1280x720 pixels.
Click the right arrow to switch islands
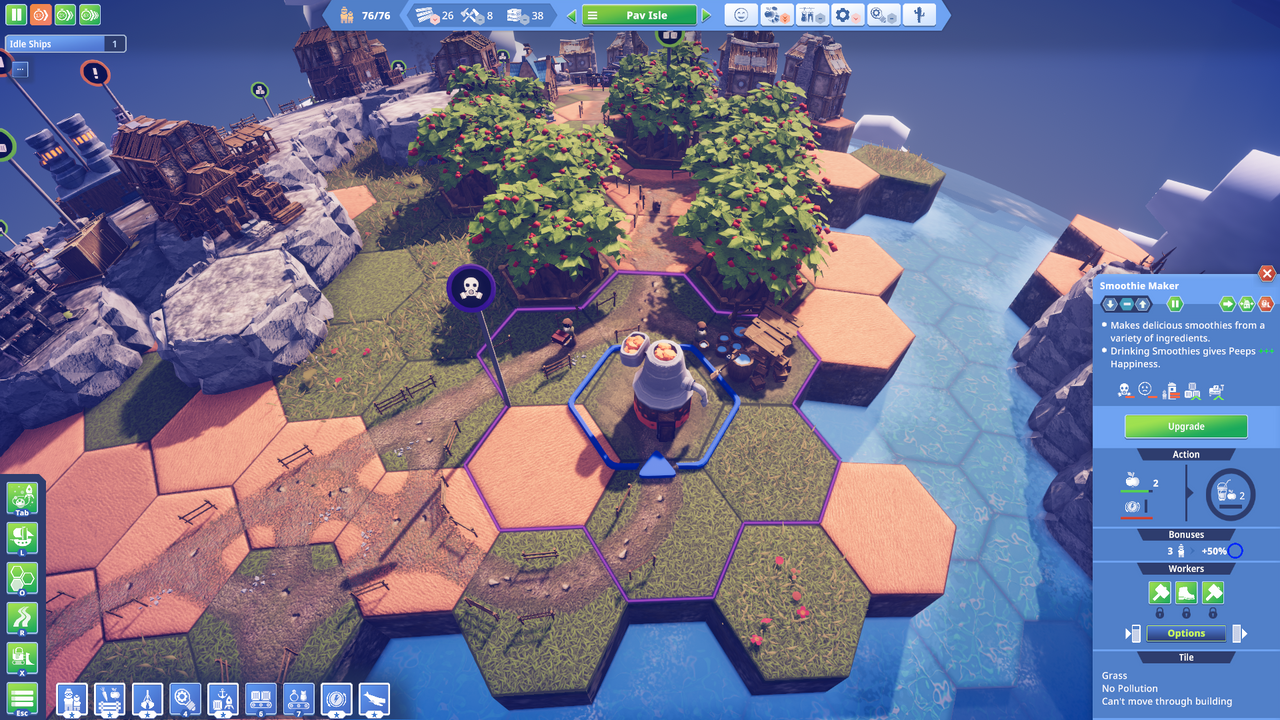[x=707, y=15]
